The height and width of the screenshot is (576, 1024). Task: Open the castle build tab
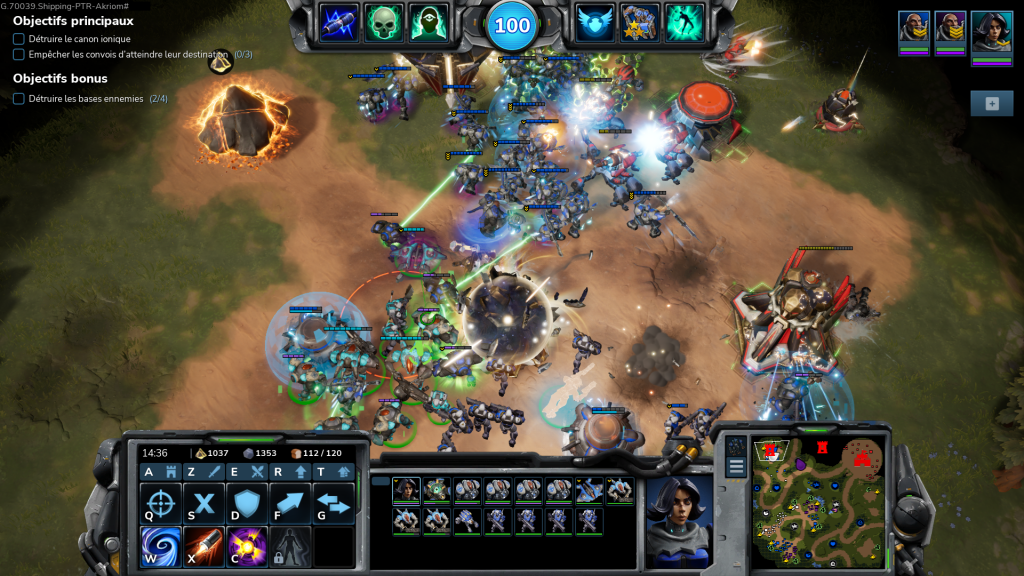click(x=171, y=472)
